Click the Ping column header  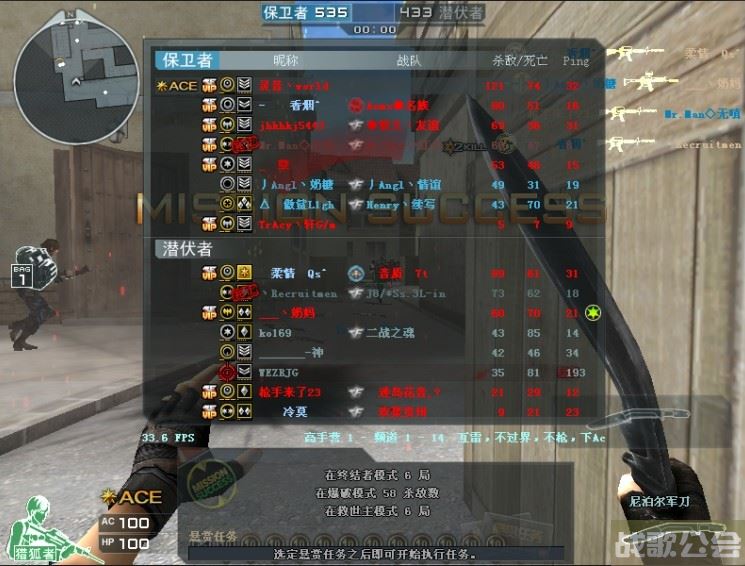575,61
